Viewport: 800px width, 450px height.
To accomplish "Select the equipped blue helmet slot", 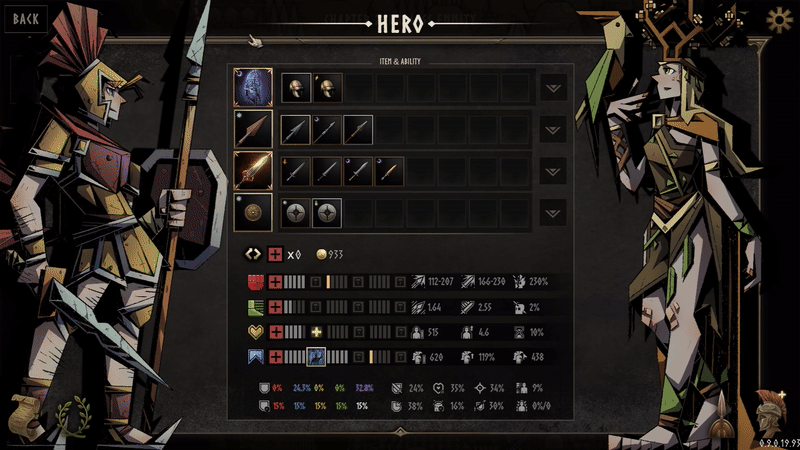I will pyautogui.click(x=253, y=88).
